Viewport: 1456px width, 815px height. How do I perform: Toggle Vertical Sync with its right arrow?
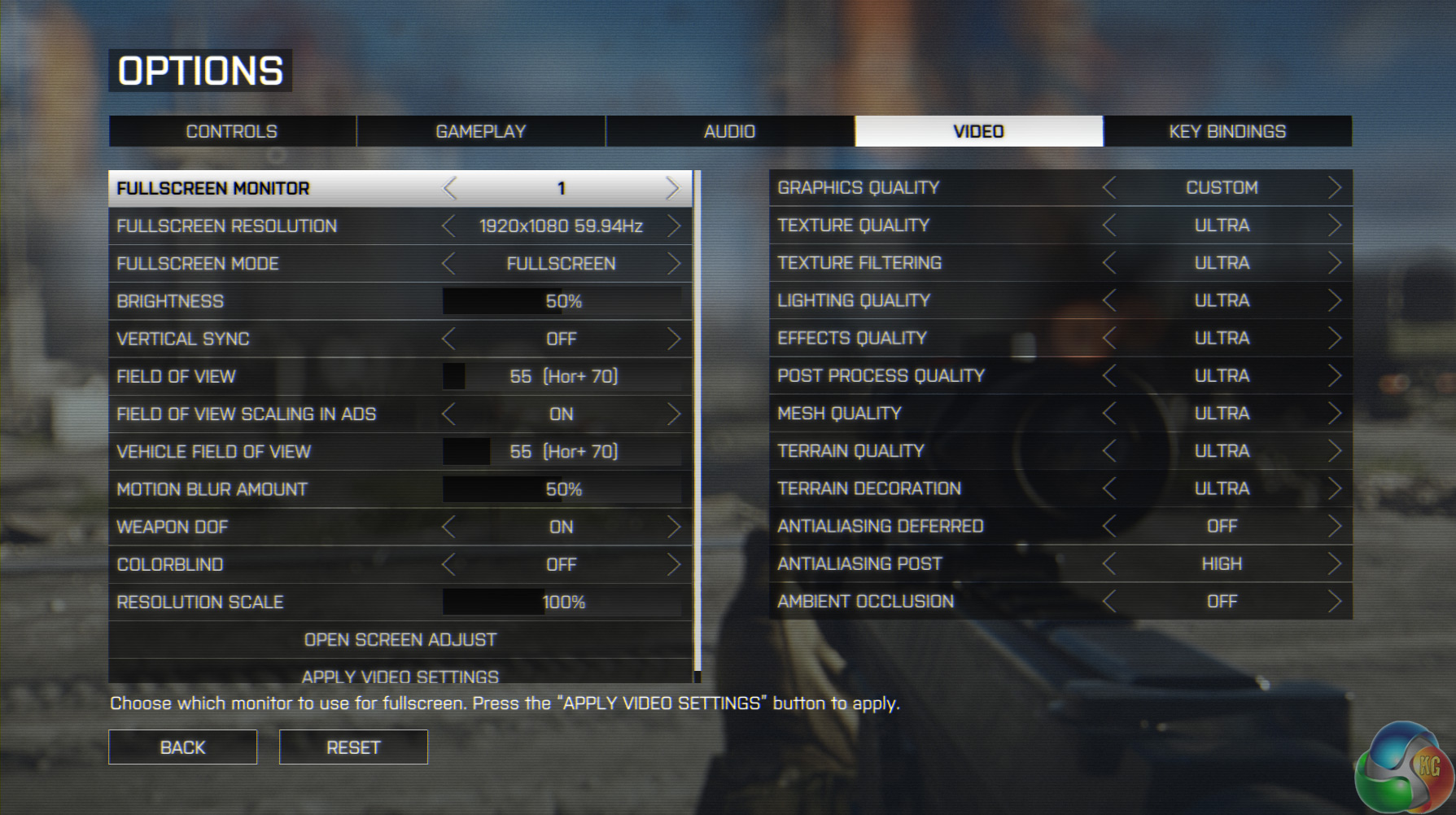pos(673,339)
